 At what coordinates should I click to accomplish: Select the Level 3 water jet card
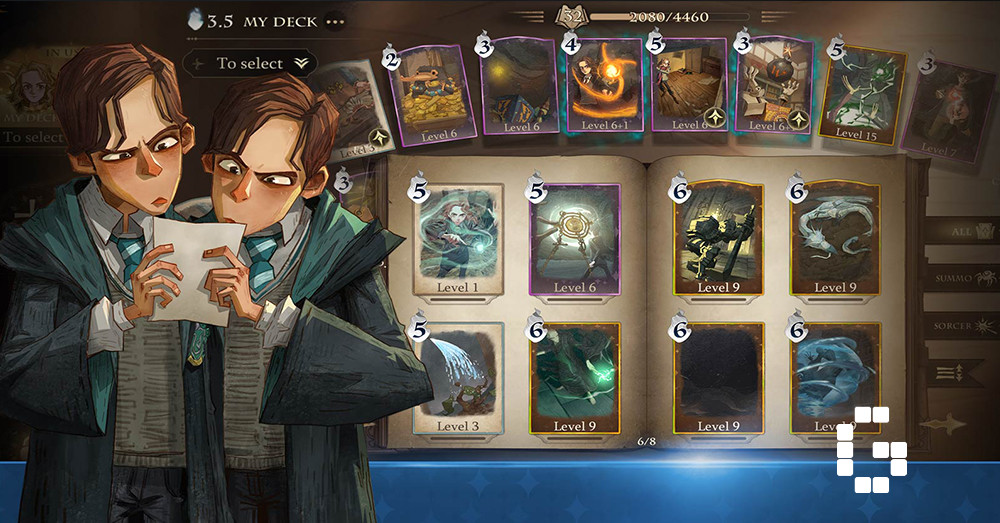(459, 376)
